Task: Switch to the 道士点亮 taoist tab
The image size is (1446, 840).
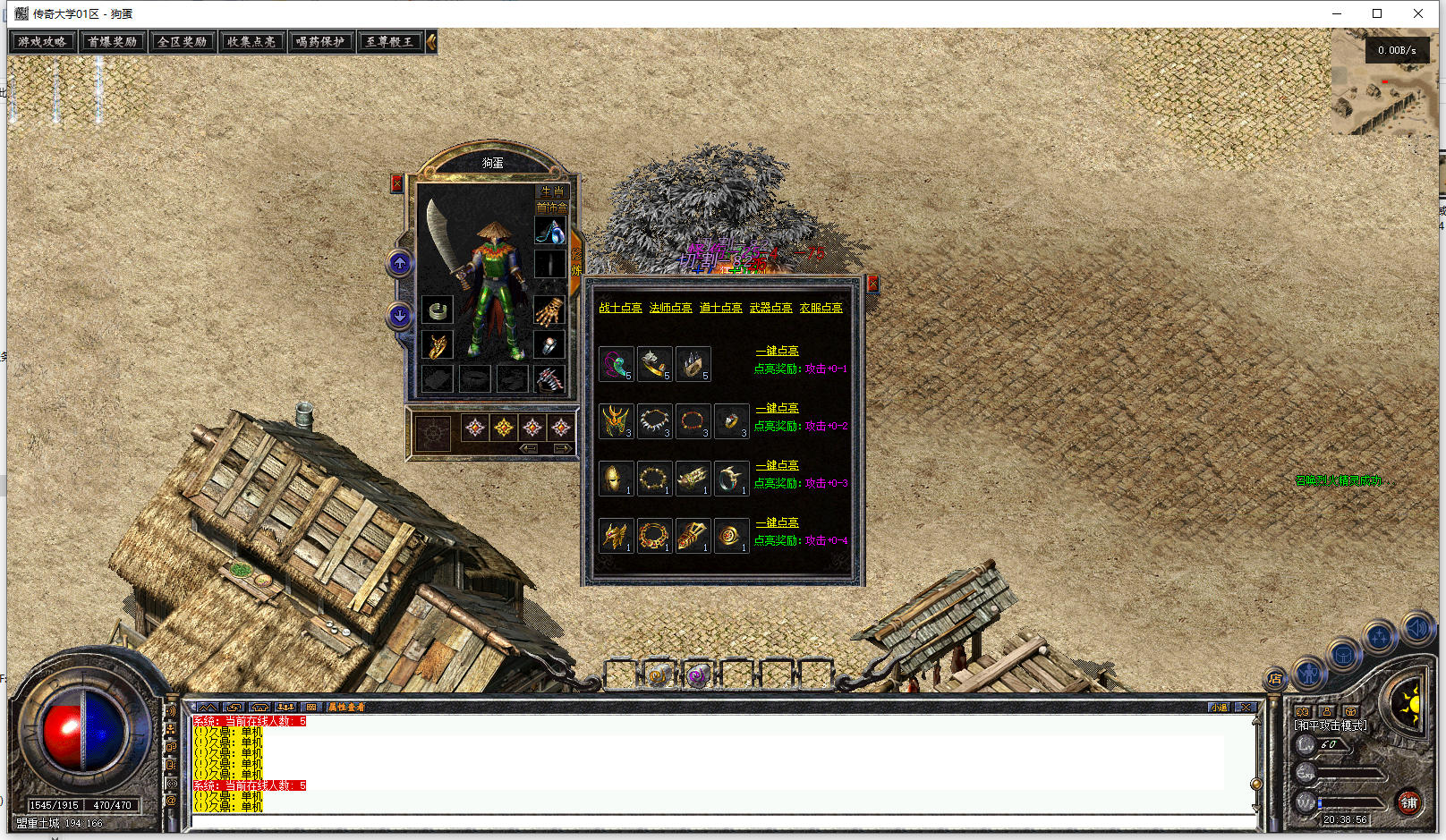Action: [x=720, y=308]
